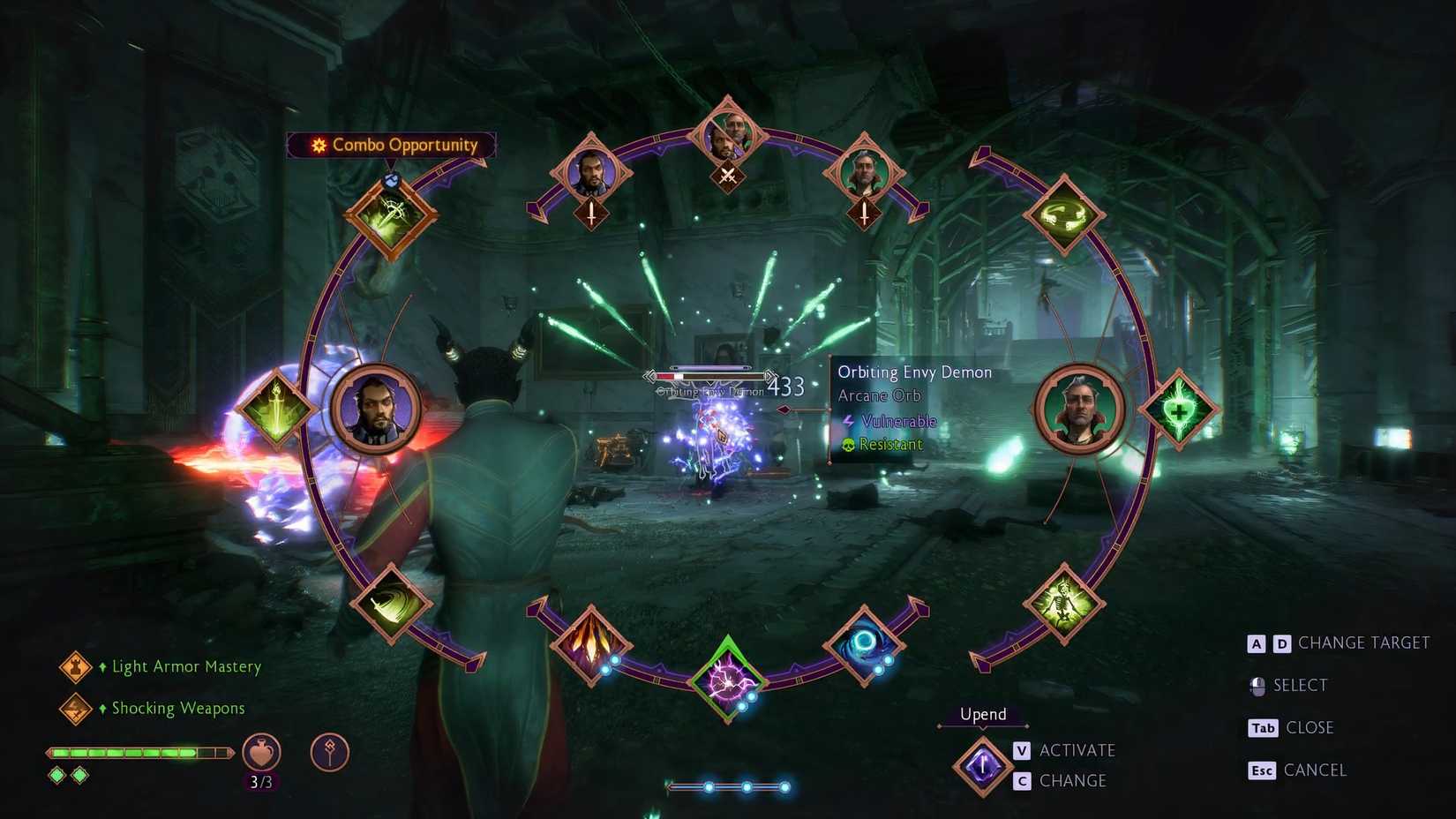Select the Upend rune icon
The height and width of the screenshot is (819, 1456).
982,764
